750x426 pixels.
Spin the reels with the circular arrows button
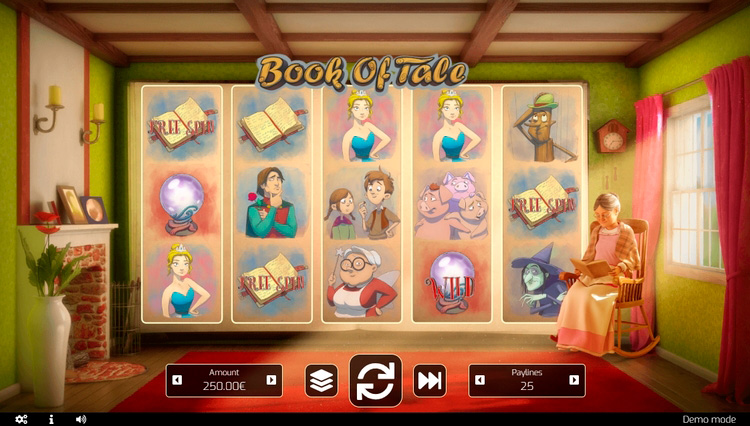375,380
